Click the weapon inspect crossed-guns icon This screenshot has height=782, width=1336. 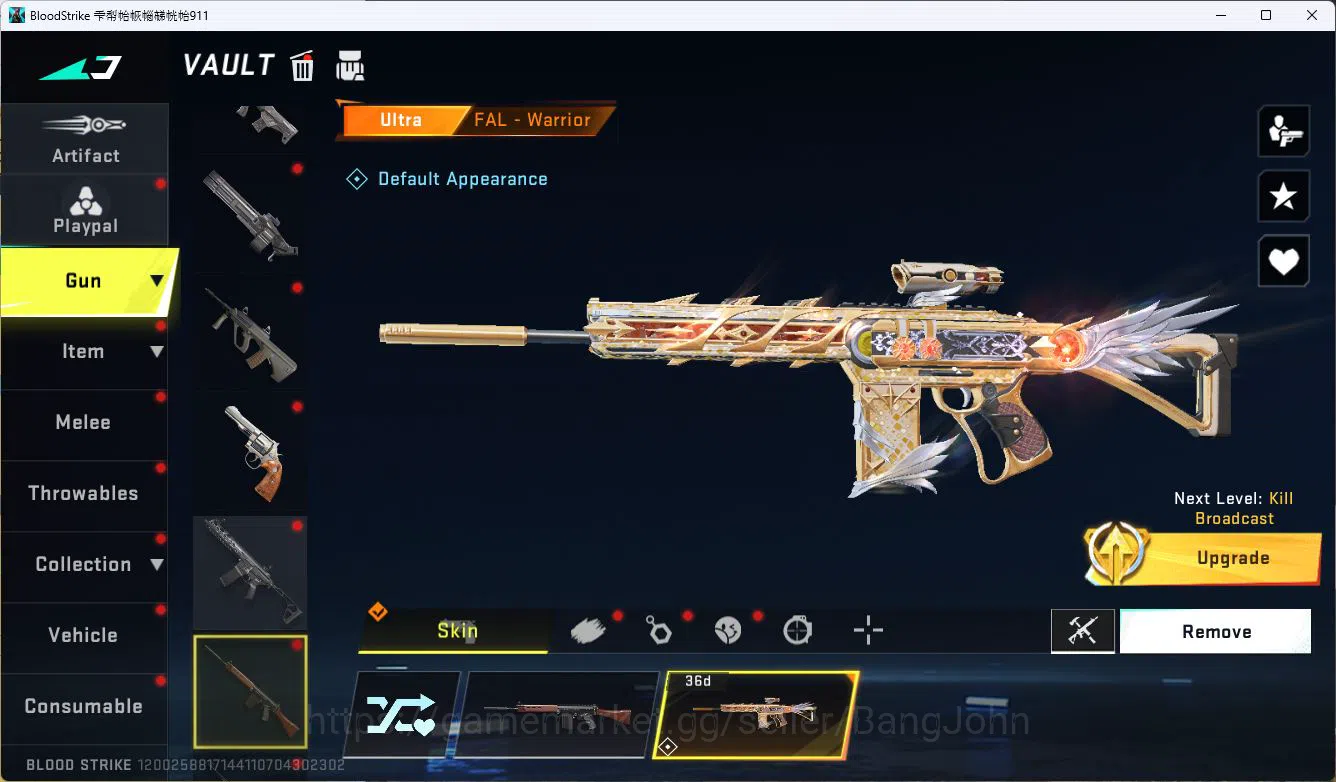point(1083,630)
